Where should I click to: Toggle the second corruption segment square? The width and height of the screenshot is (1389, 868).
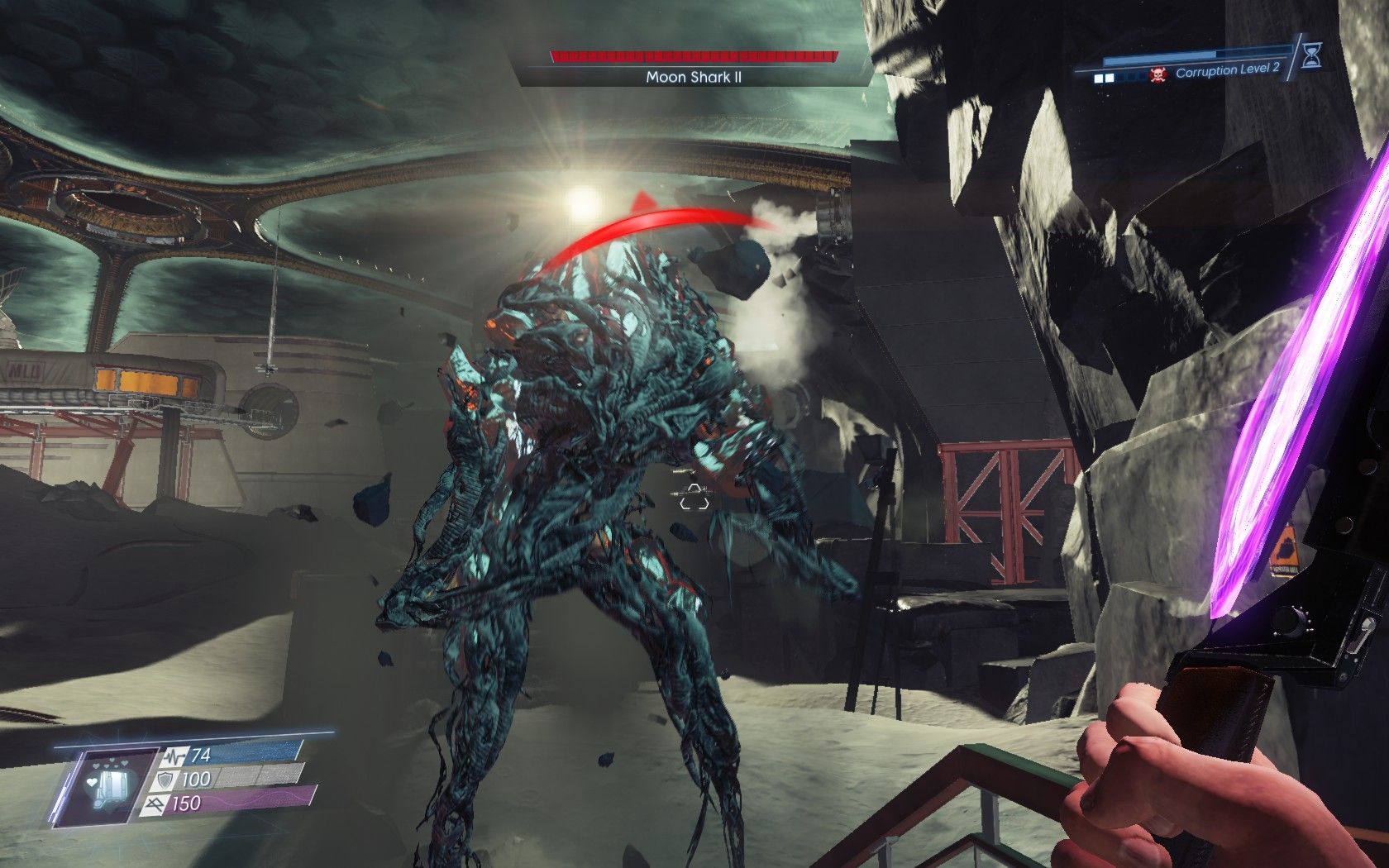click(x=1110, y=77)
